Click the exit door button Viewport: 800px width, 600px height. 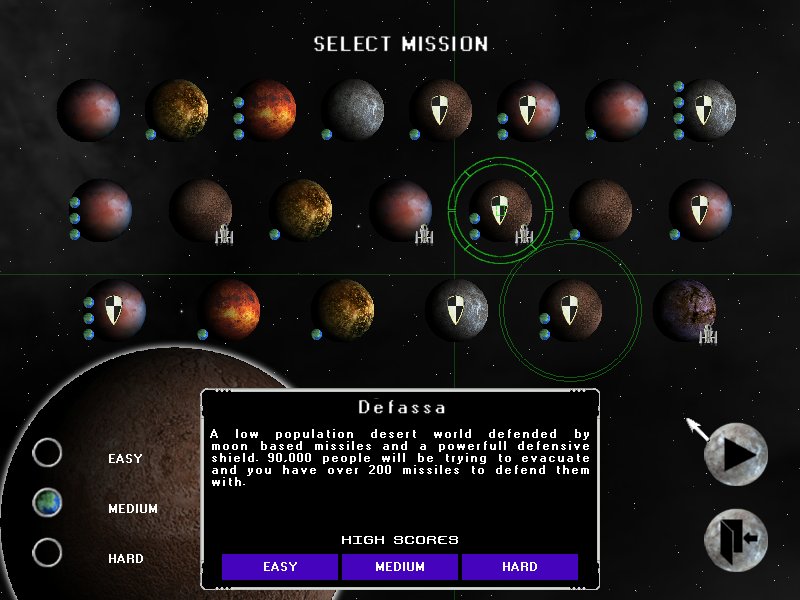coord(736,539)
